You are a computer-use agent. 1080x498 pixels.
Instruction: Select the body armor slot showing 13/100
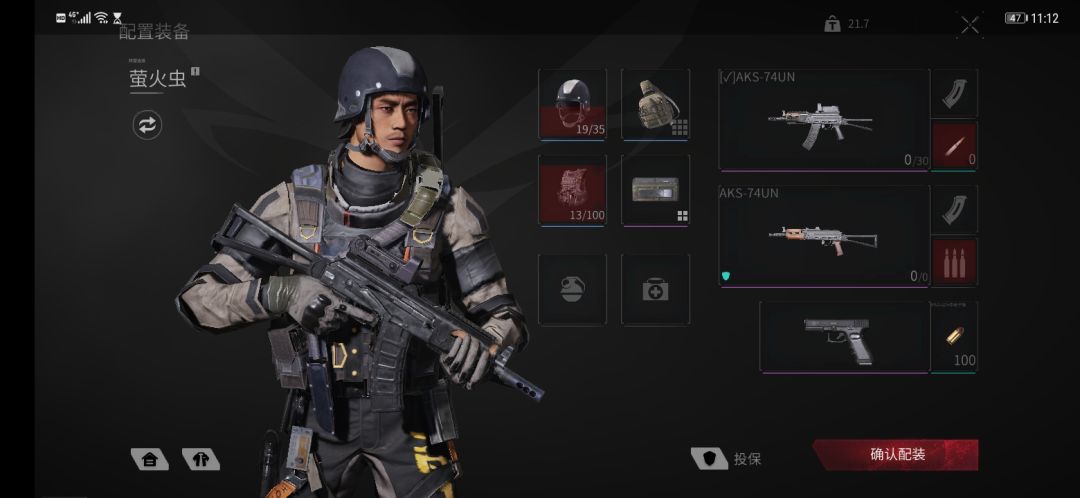point(572,190)
